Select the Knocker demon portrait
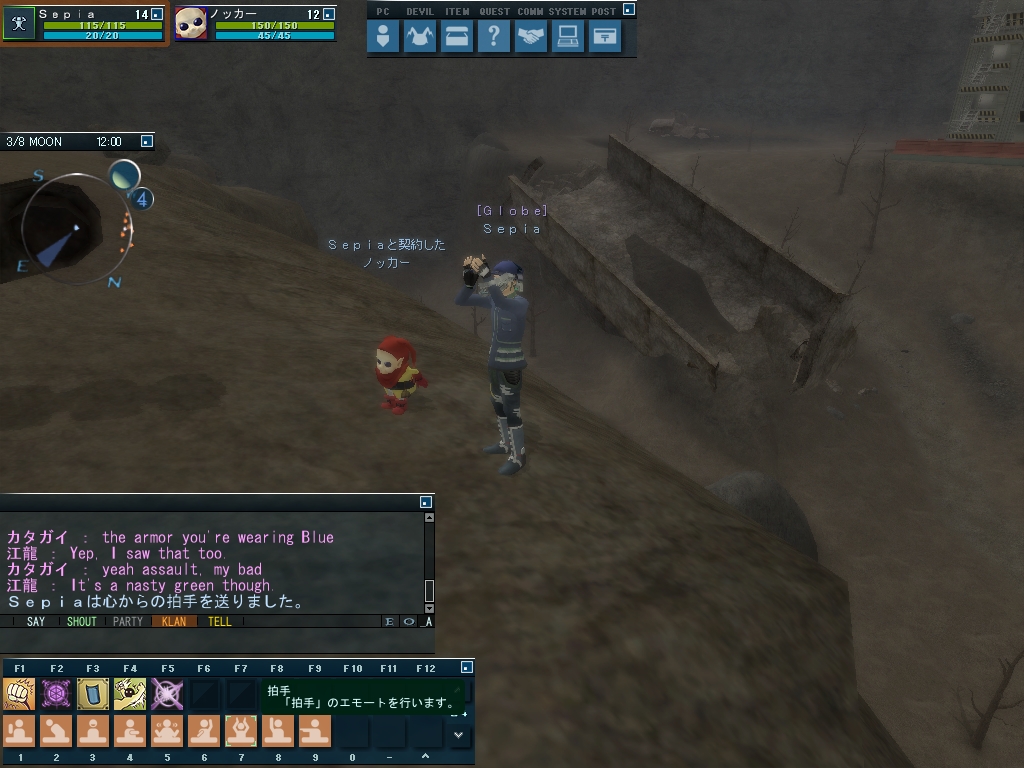 191,24
